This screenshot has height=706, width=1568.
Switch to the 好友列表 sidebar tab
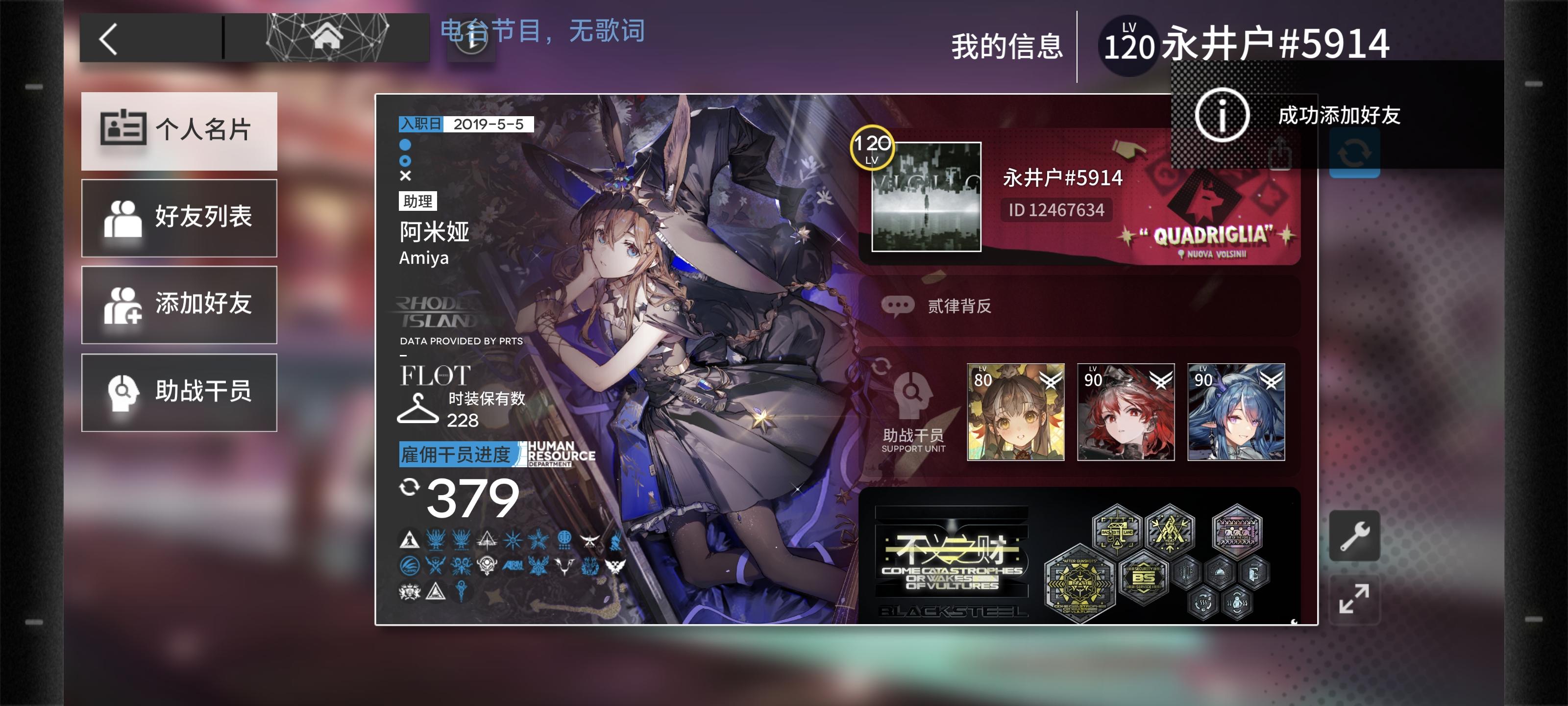(178, 218)
